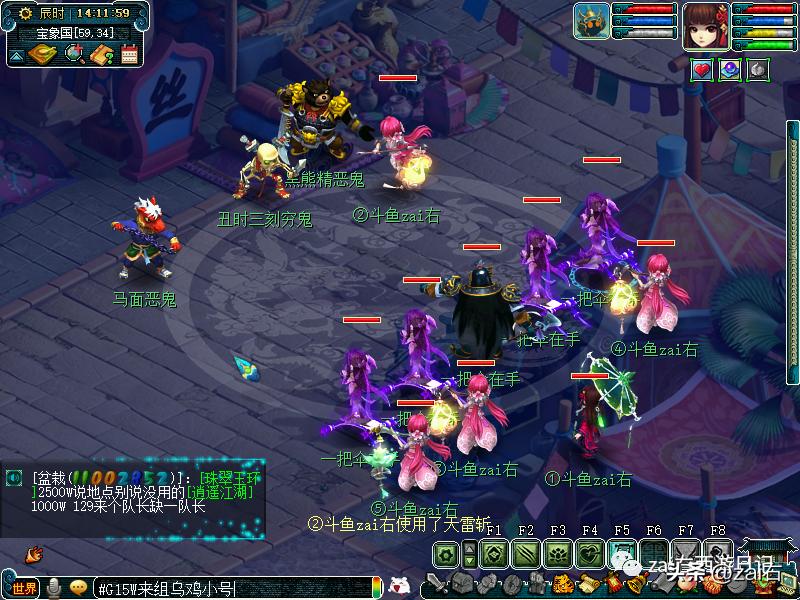Open the quest guide book icon
The image size is (800, 600).
click(101, 54)
